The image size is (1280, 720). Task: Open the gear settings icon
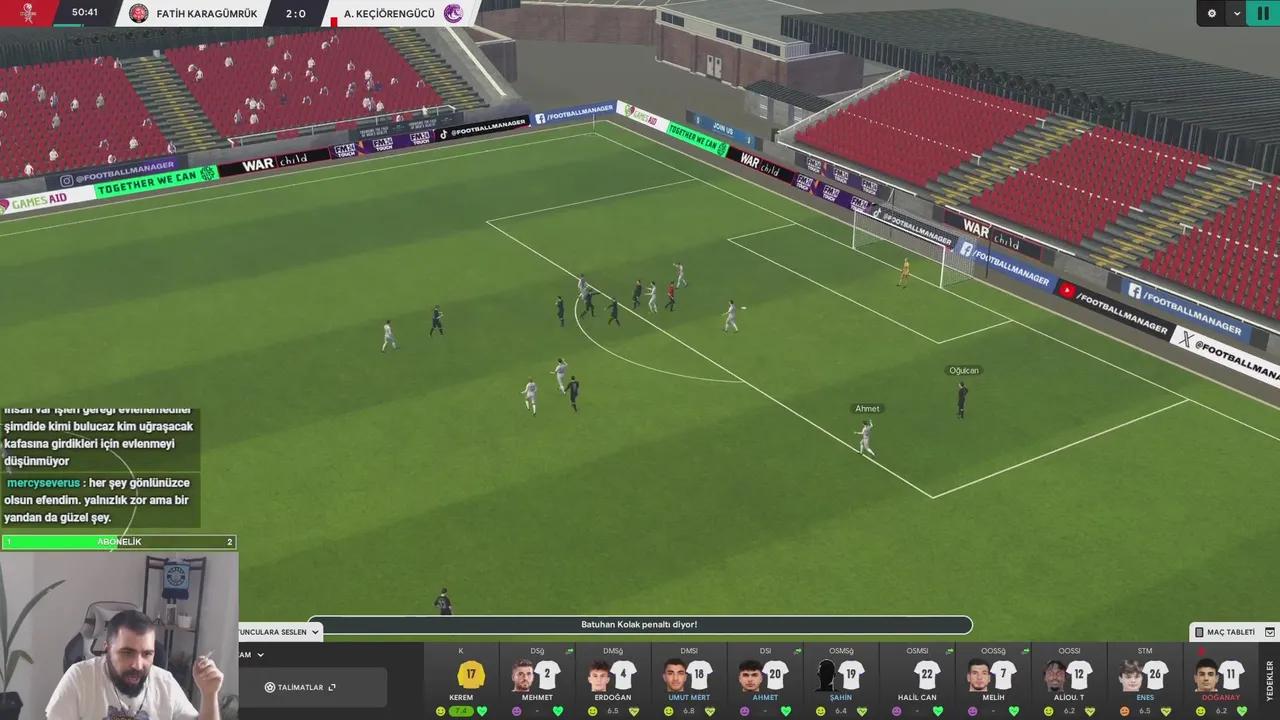pyautogui.click(x=1212, y=13)
